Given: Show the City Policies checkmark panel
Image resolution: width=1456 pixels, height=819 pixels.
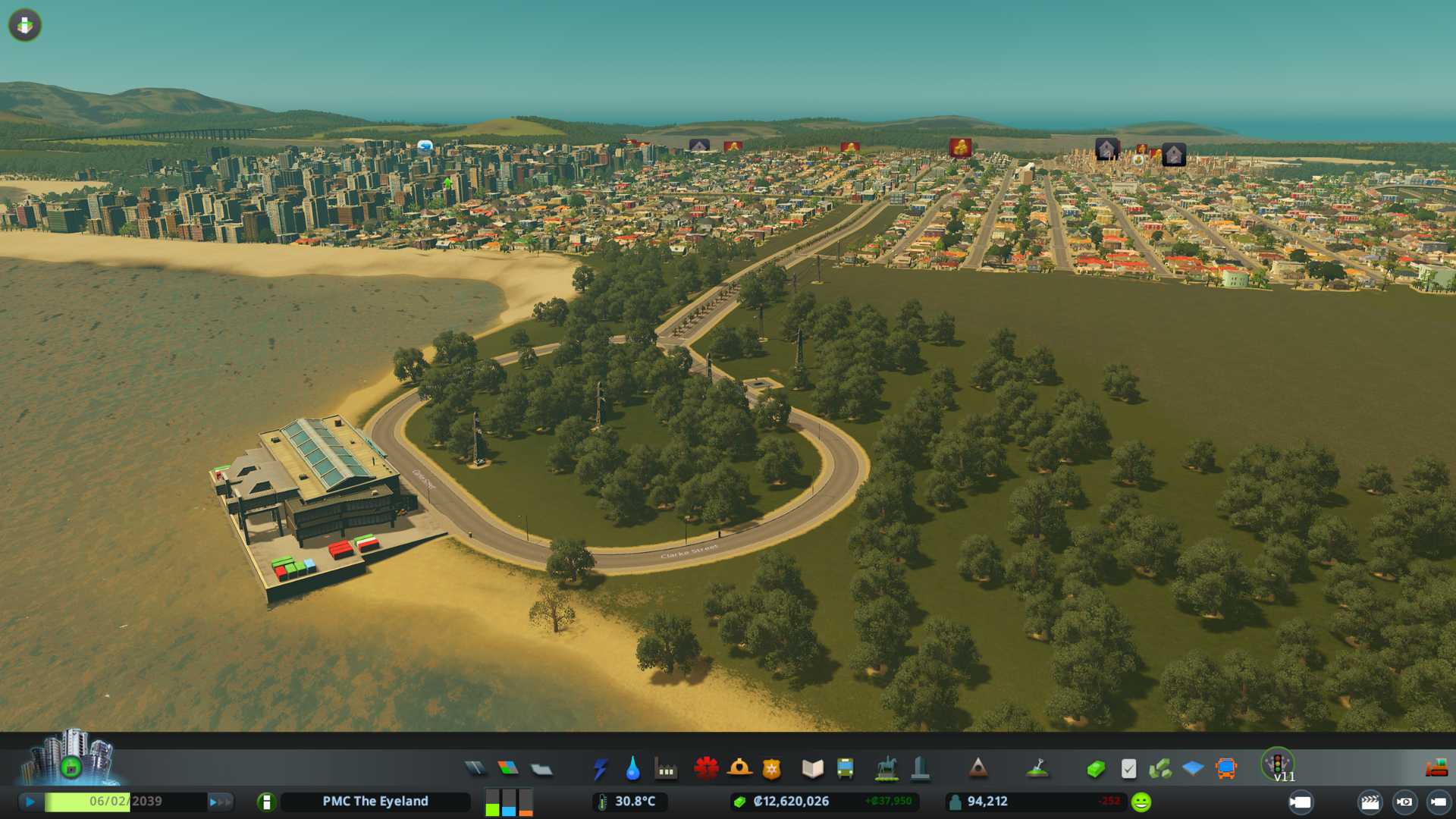Looking at the screenshot, I should [1128, 769].
